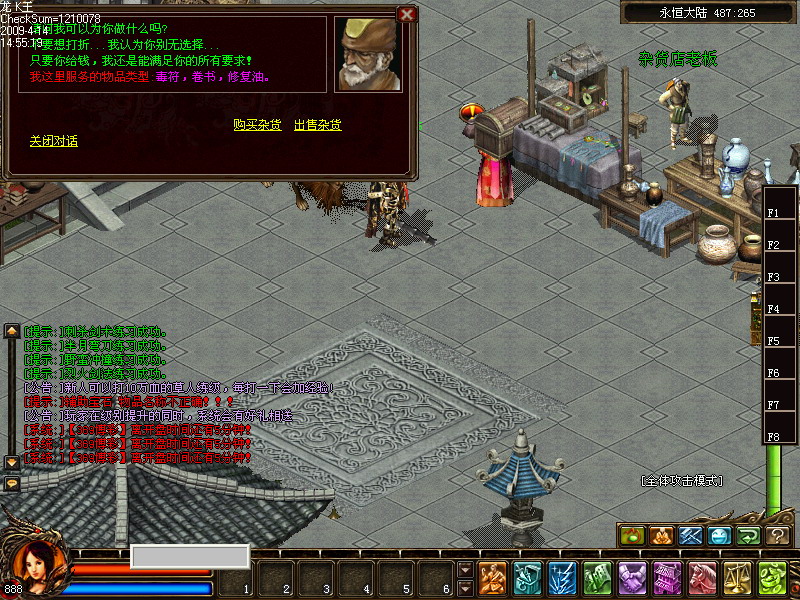The image size is (800, 600).
Task: Open the golden balance scales icon
Action: click(737, 579)
